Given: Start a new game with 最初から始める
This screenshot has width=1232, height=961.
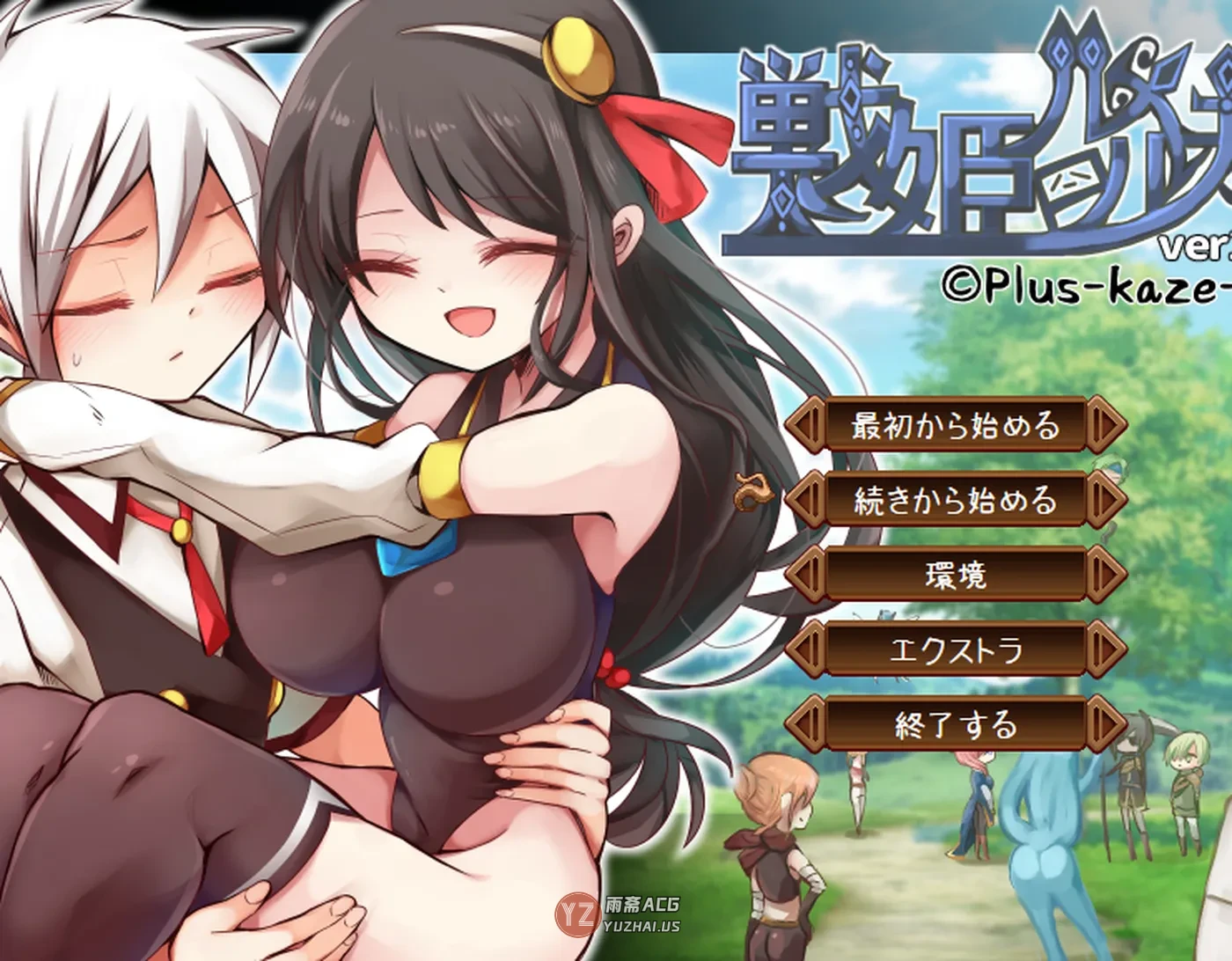Looking at the screenshot, I should (x=956, y=426).
